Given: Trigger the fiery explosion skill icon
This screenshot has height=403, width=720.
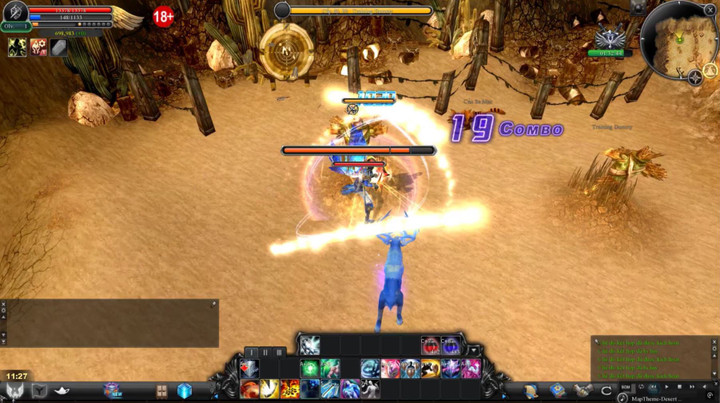Looking at the screenshot, I should coord(290,389).
